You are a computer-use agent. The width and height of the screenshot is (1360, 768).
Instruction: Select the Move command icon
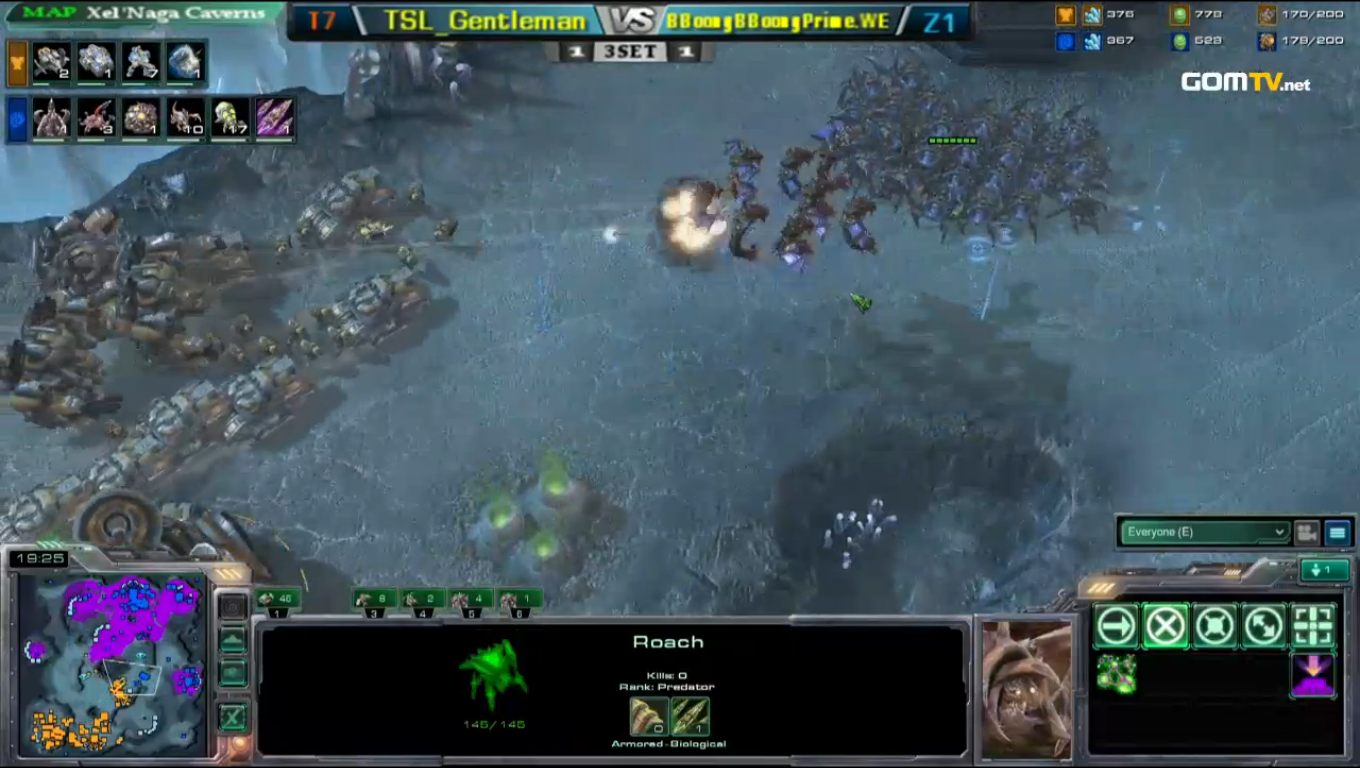[x=1115, y=625]
